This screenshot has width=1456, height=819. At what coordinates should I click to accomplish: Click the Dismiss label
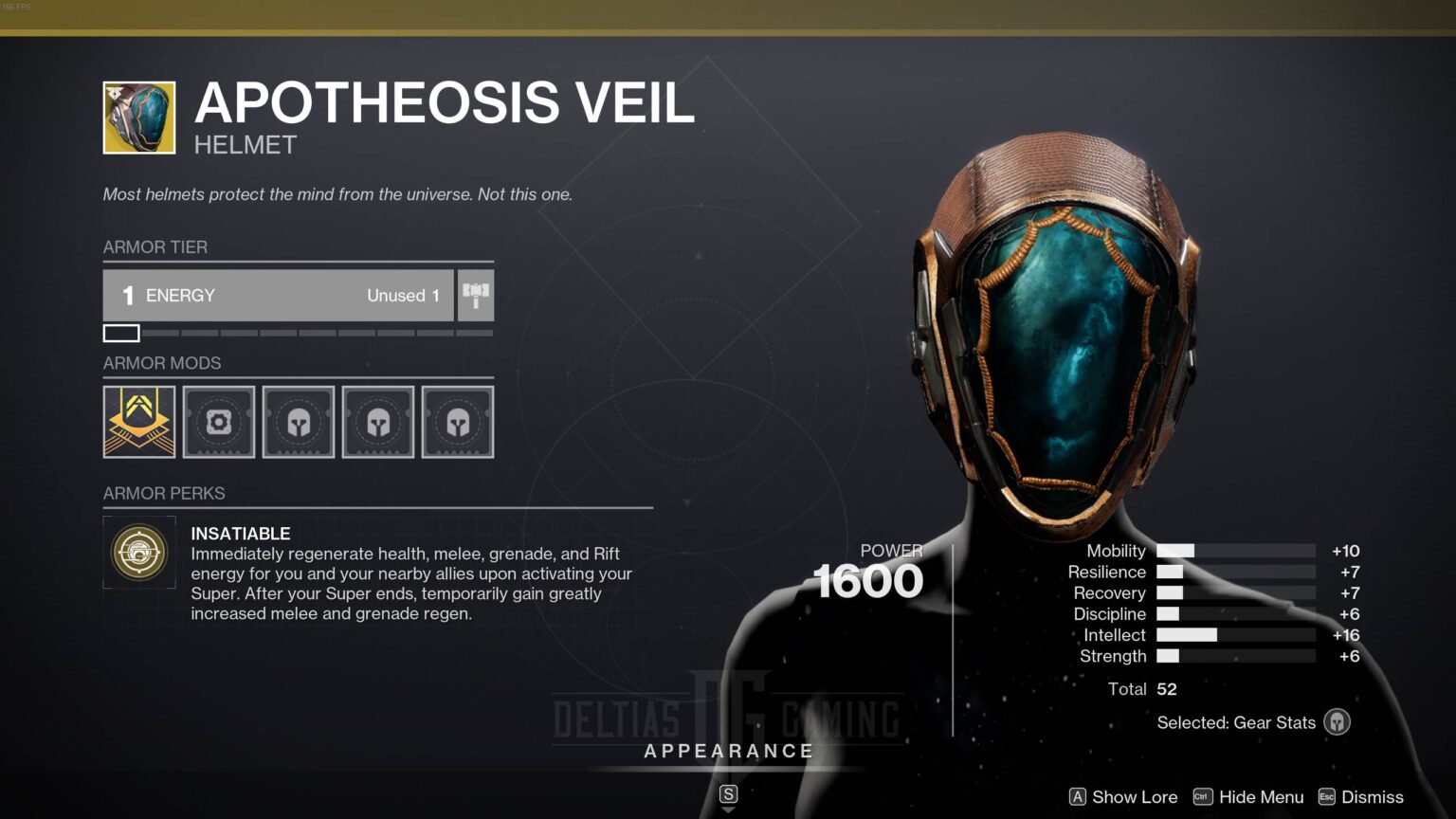click(1371, 797)
